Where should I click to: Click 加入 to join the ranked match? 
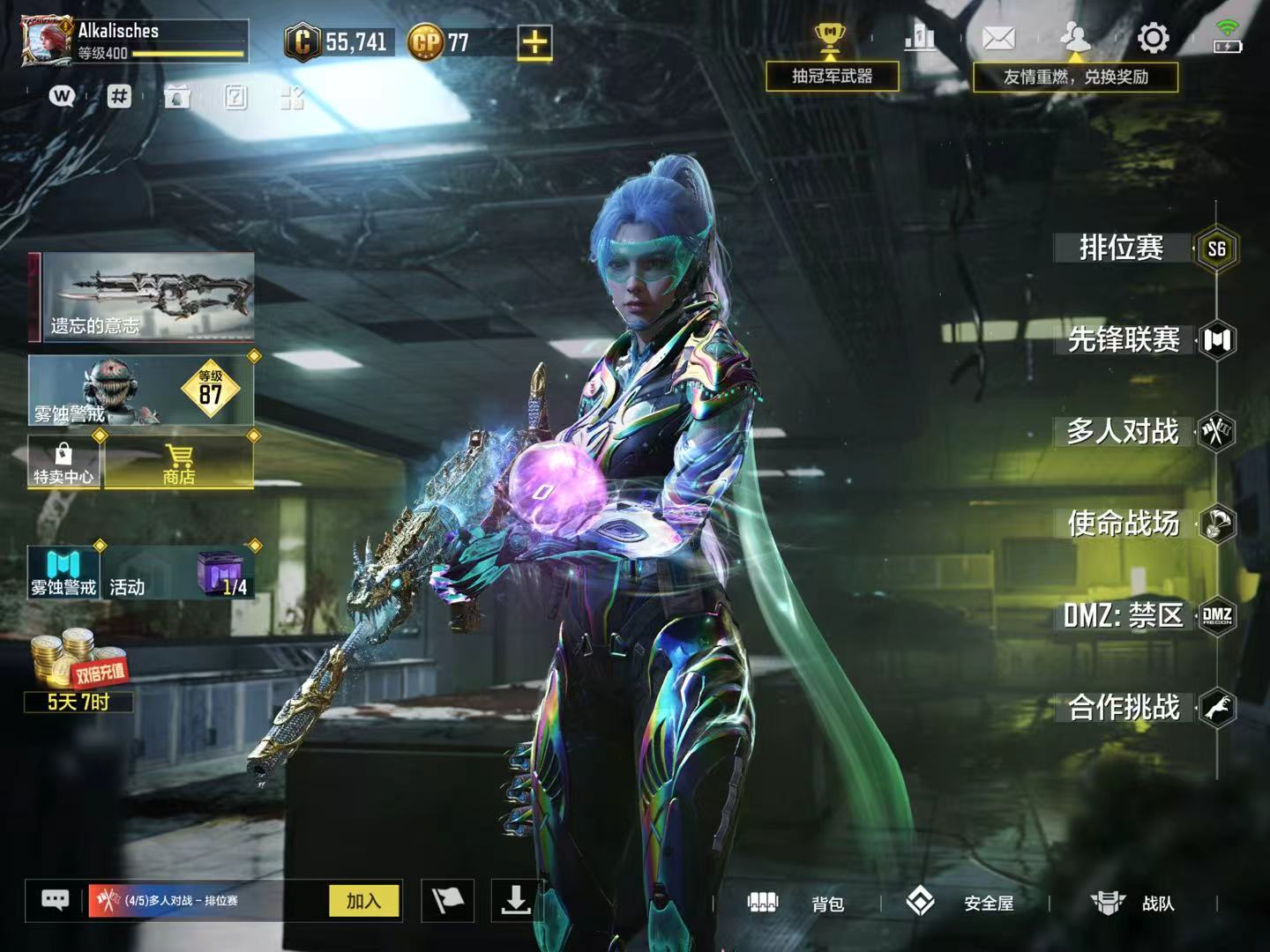point(363,901)
